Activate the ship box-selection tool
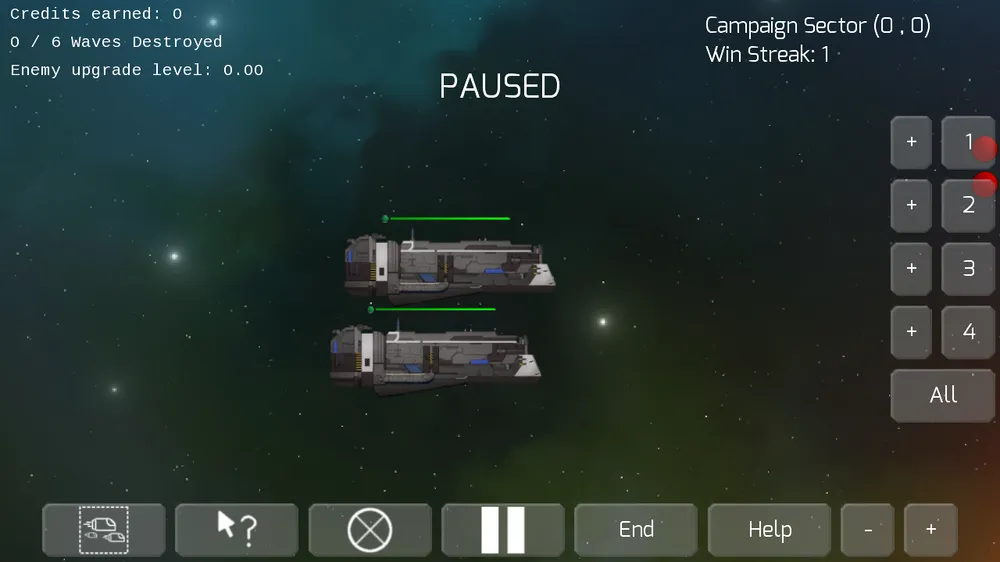Image resolution: width=1000 pixels, height=562 pixels. tap(104, 530)
